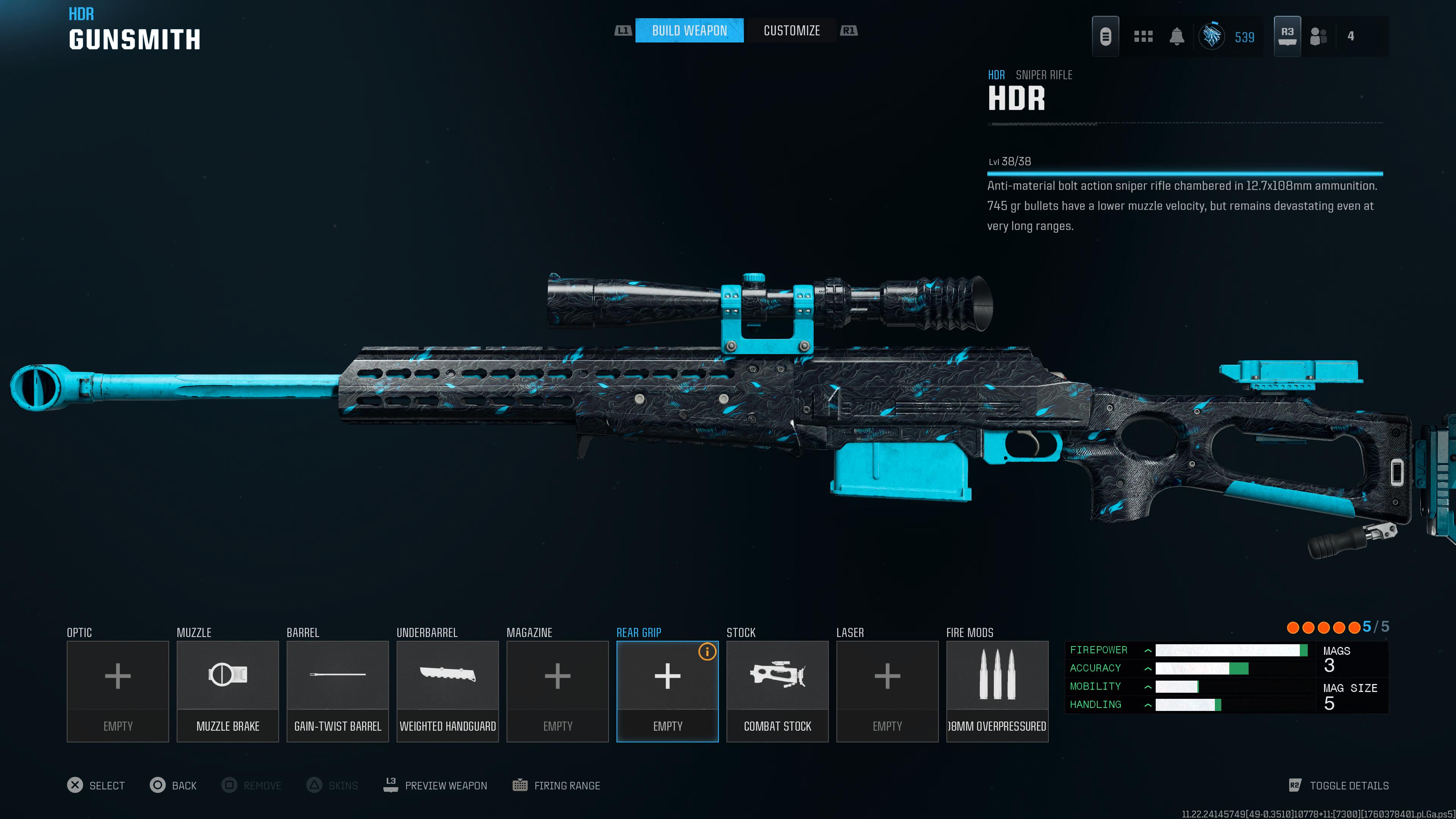1456x819 pixels.
Task: Open the Muzzle Brake attachment slot
Action: [x=227, y=691]
